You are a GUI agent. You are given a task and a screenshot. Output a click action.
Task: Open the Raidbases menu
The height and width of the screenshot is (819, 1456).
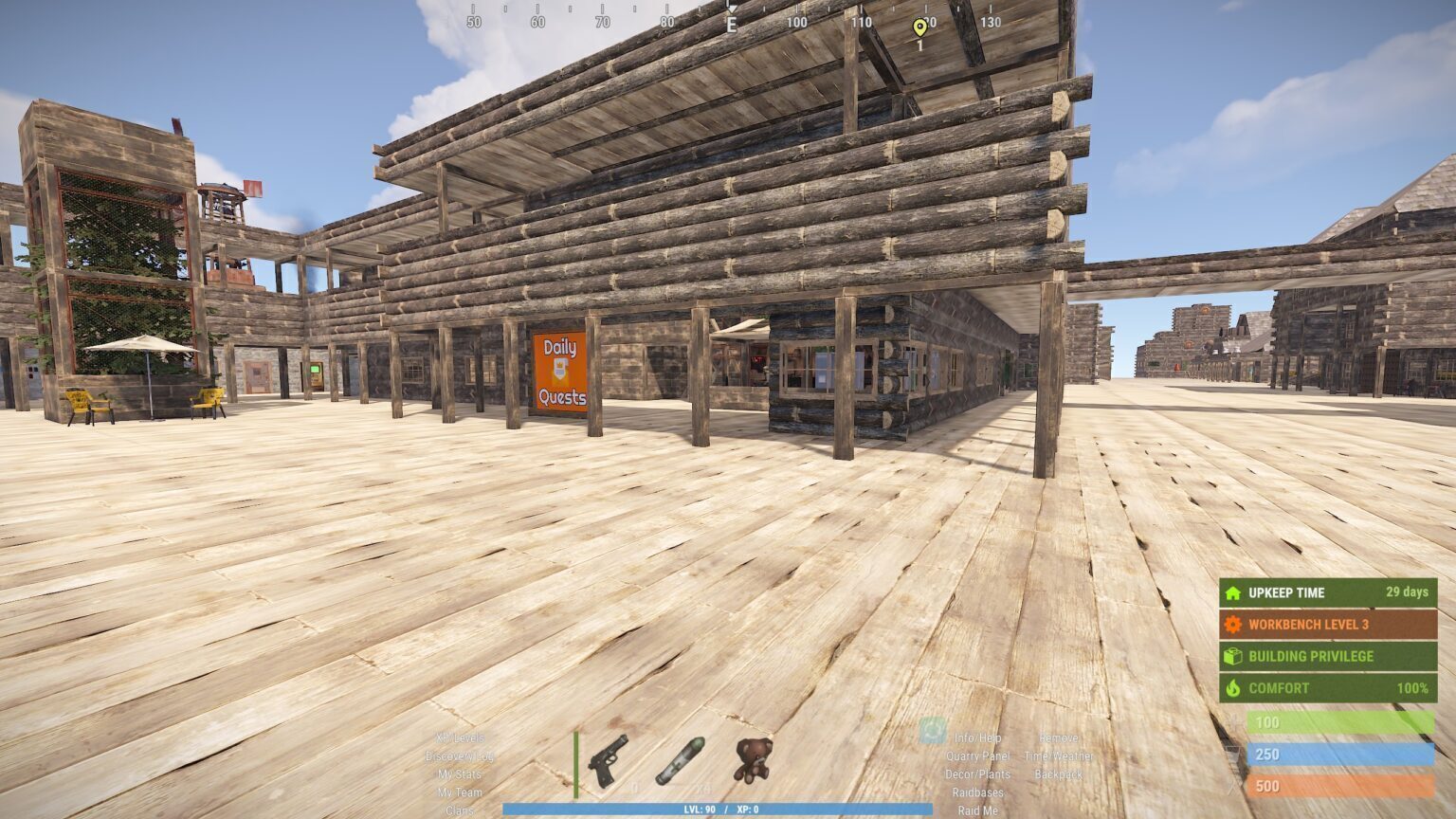[977, 792]
